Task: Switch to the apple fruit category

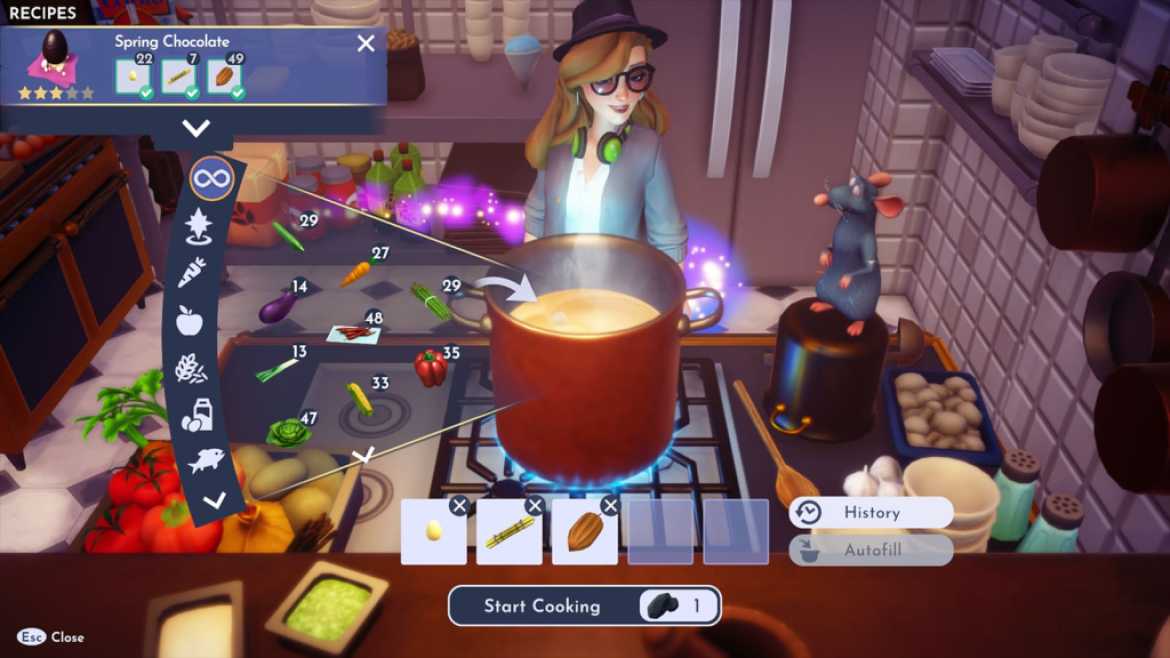Action: [189, 320]
